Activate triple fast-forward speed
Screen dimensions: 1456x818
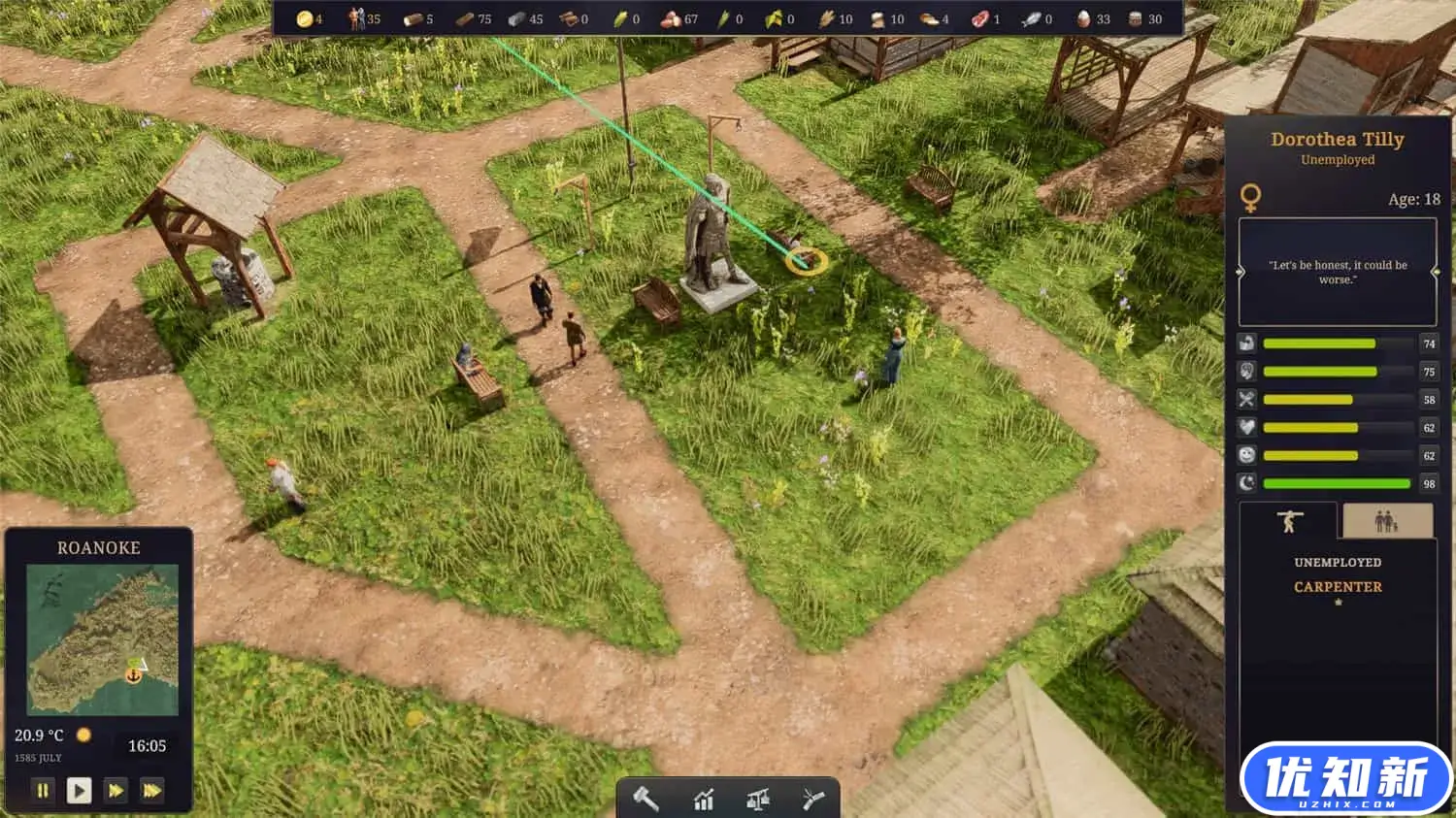coord(151,791)
